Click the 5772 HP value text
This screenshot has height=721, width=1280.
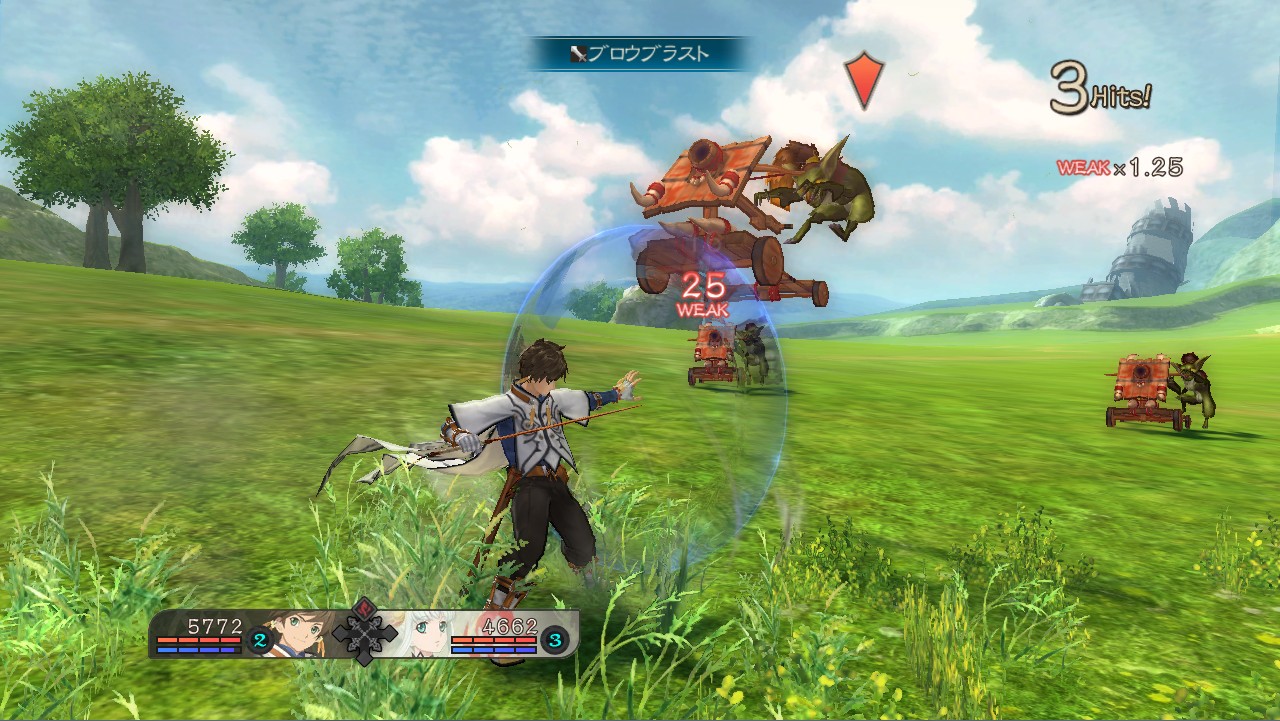coord(214,626)
